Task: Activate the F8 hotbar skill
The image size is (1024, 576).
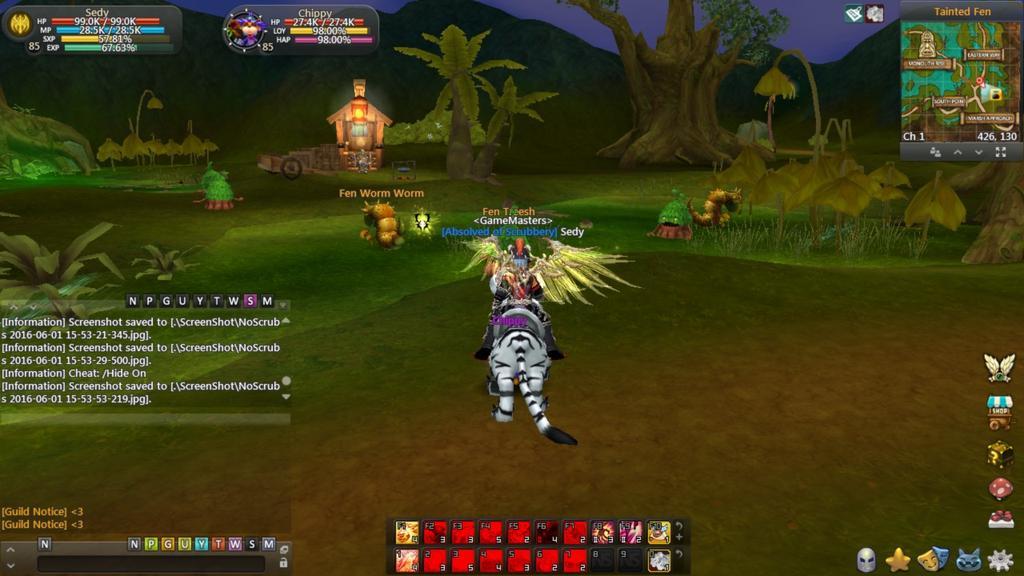Action: pyautogui.click(x=602, y=532)
